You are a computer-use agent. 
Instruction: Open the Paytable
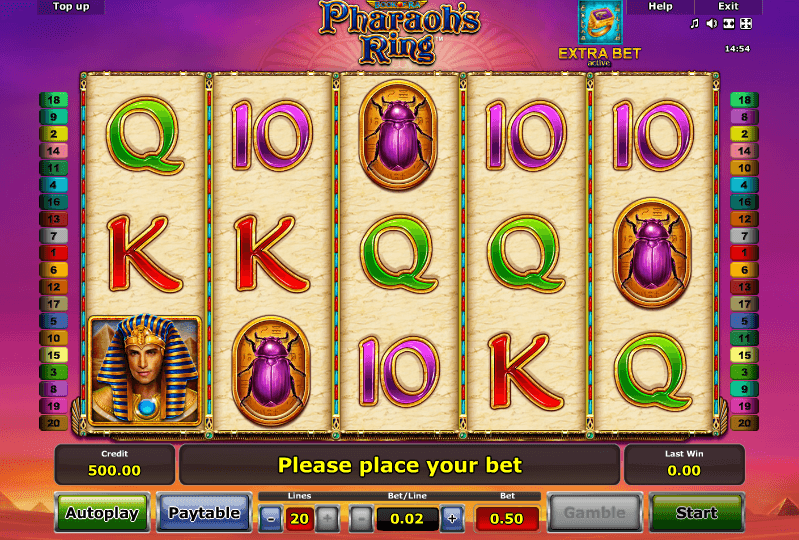[204, 513]
